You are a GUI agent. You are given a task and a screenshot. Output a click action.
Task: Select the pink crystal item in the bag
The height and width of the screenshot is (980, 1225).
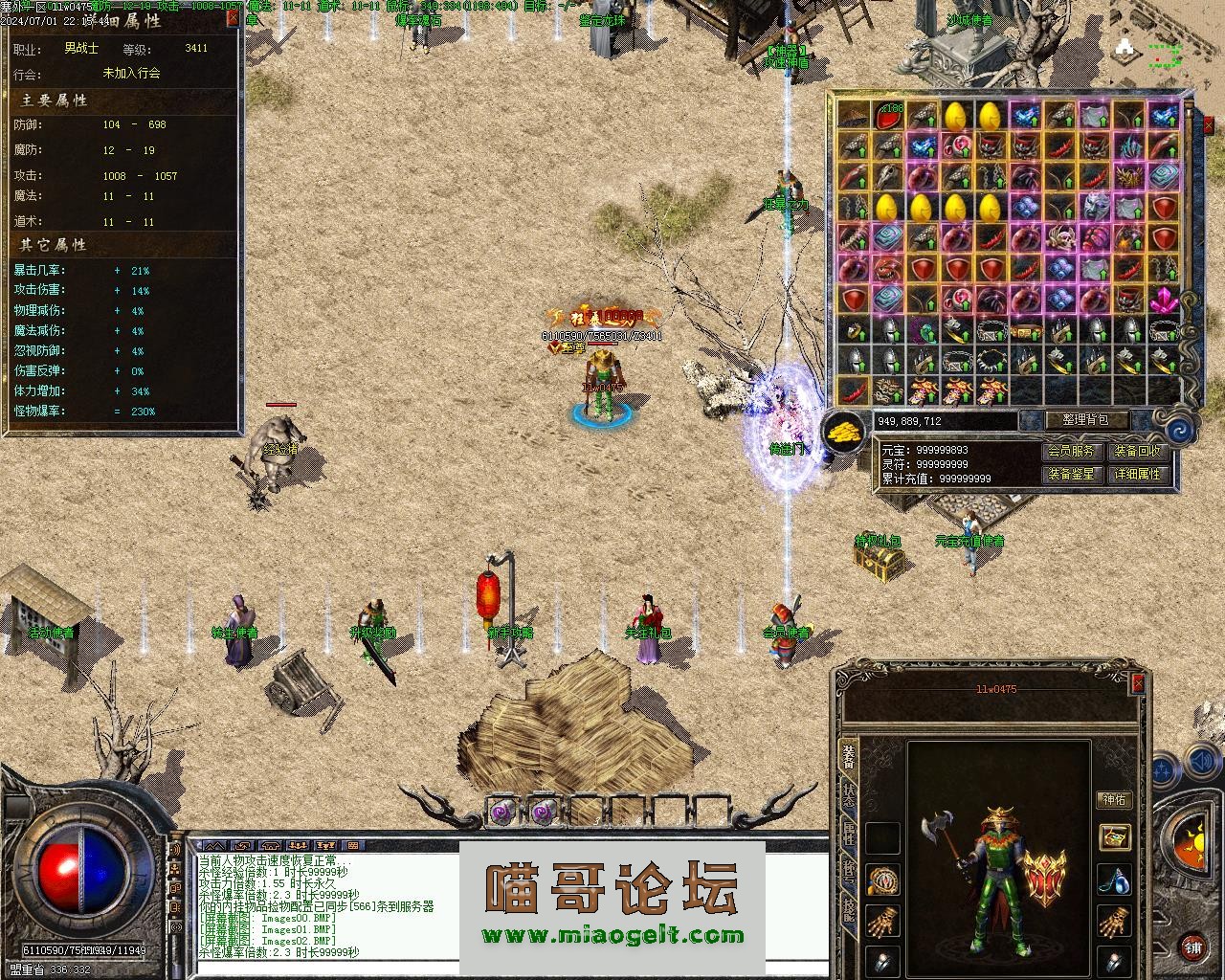point(1164,301)
